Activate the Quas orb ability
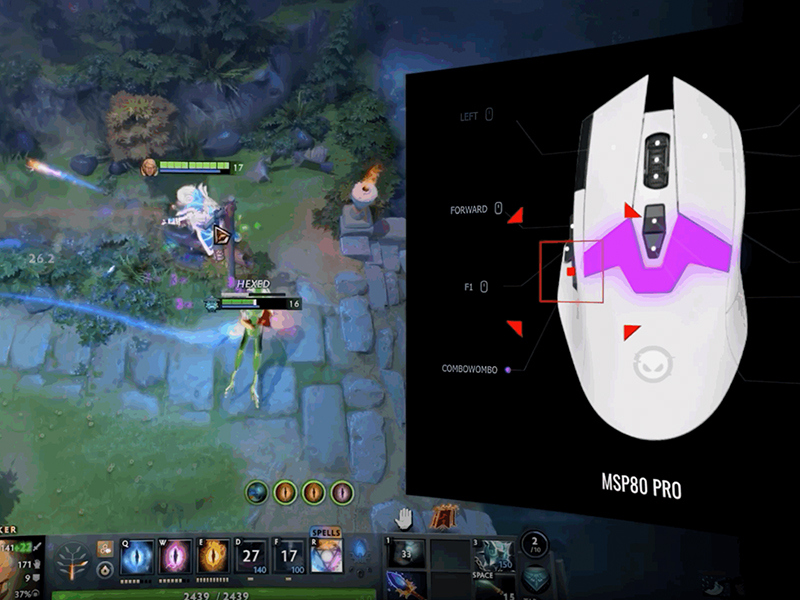800x600 pixels. tap(137, 558)
